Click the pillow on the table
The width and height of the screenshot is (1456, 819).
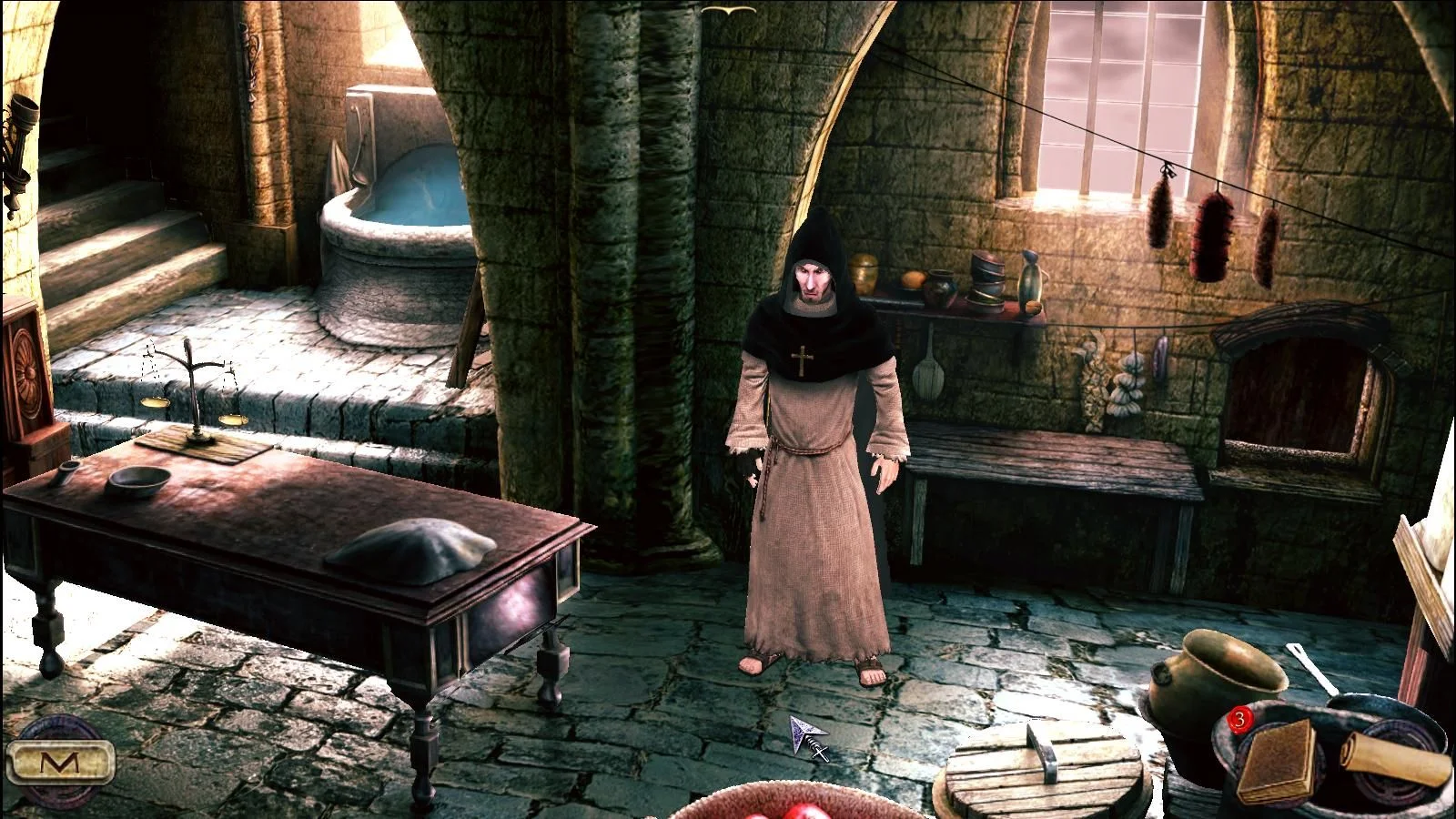coord(409,546)
